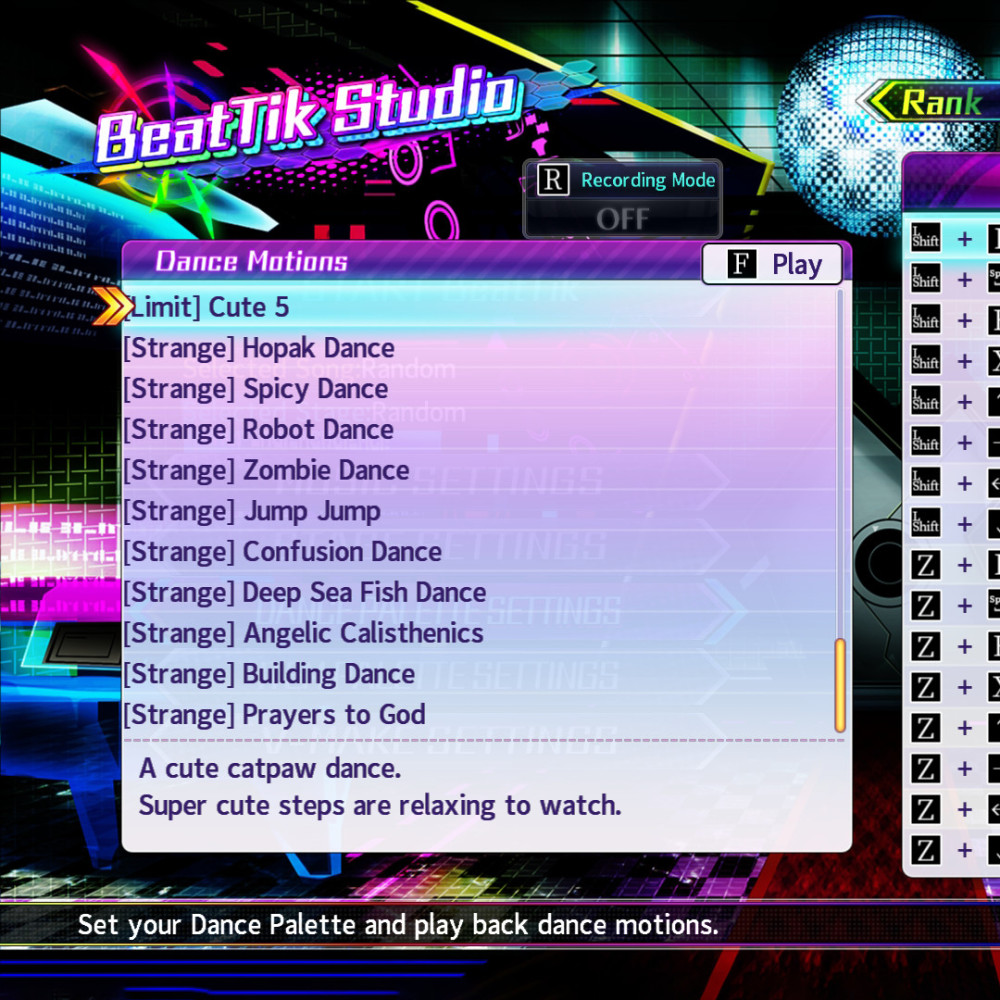Choose the Zombie Dance motion
1000x1000 pixels.
pyautogui.click(x=266, y=470)
